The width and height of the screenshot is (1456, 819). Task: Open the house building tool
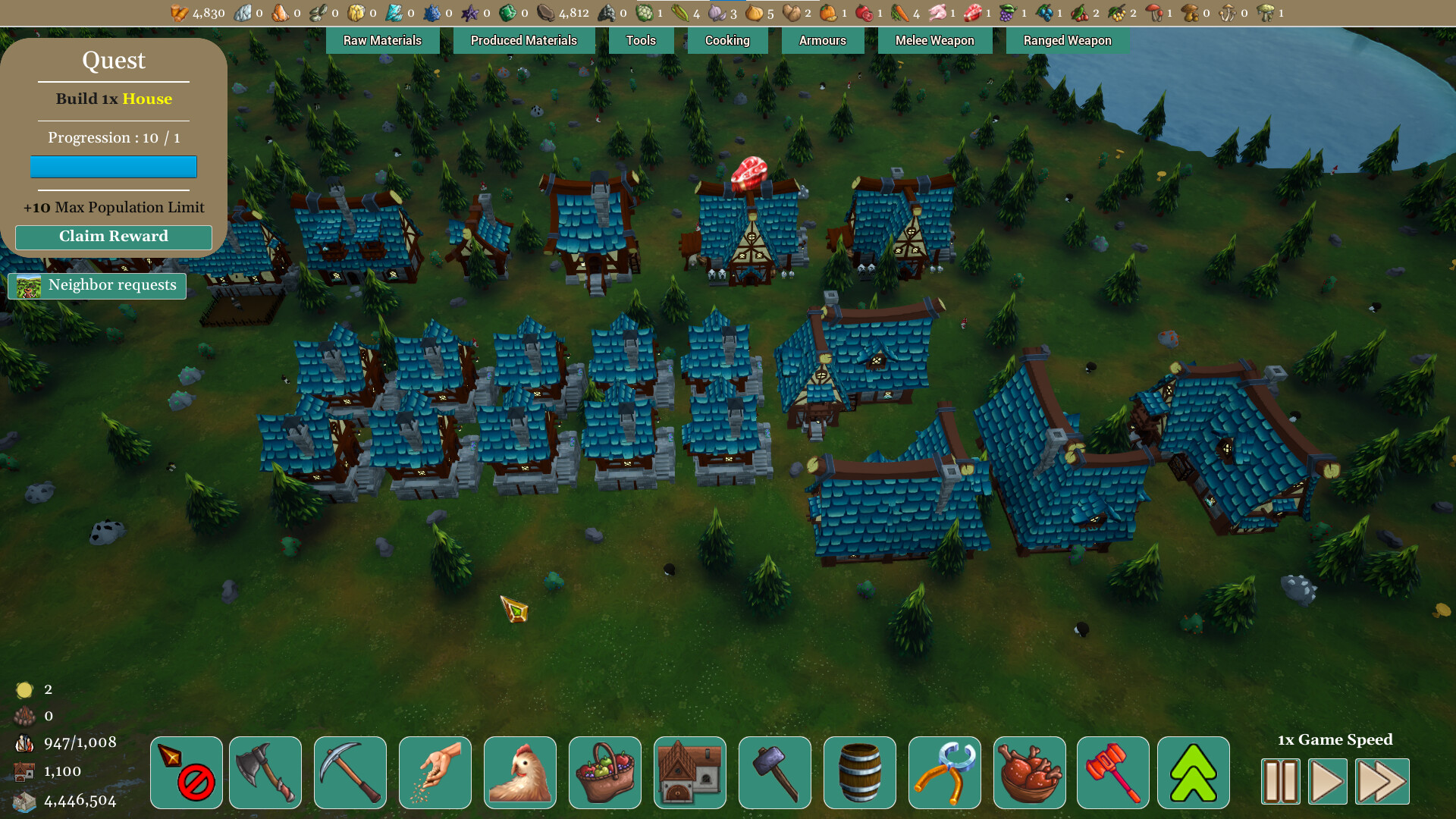(x=690, y=773)
